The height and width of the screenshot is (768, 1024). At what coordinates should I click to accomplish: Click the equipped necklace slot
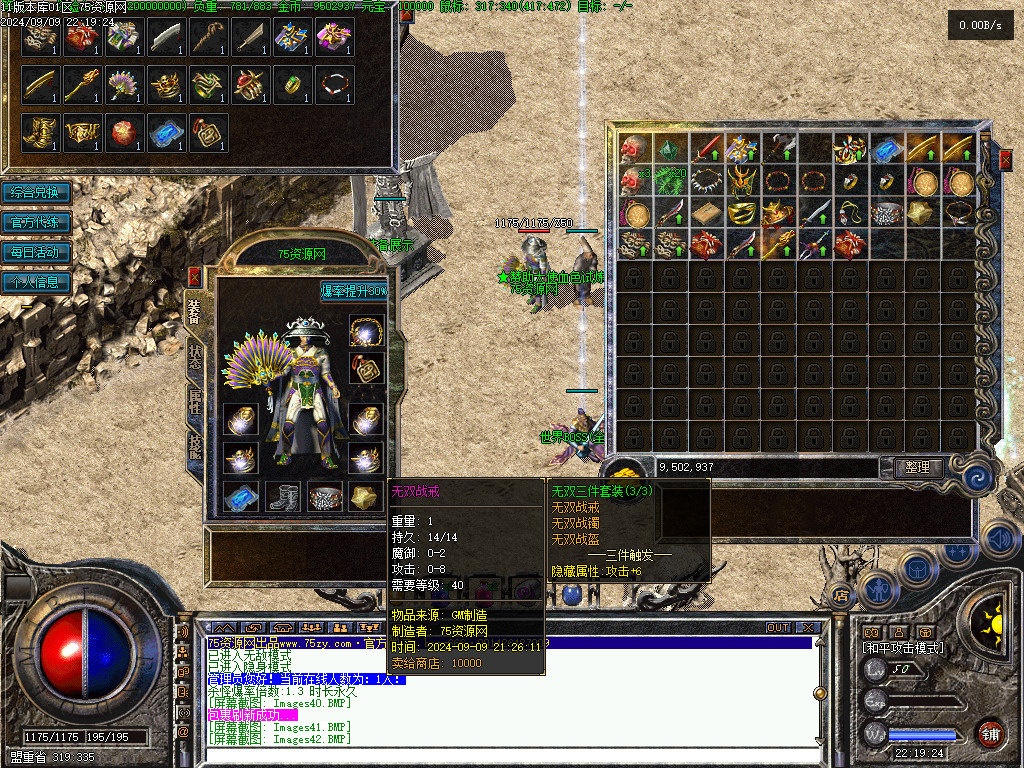tap(367, 330)
